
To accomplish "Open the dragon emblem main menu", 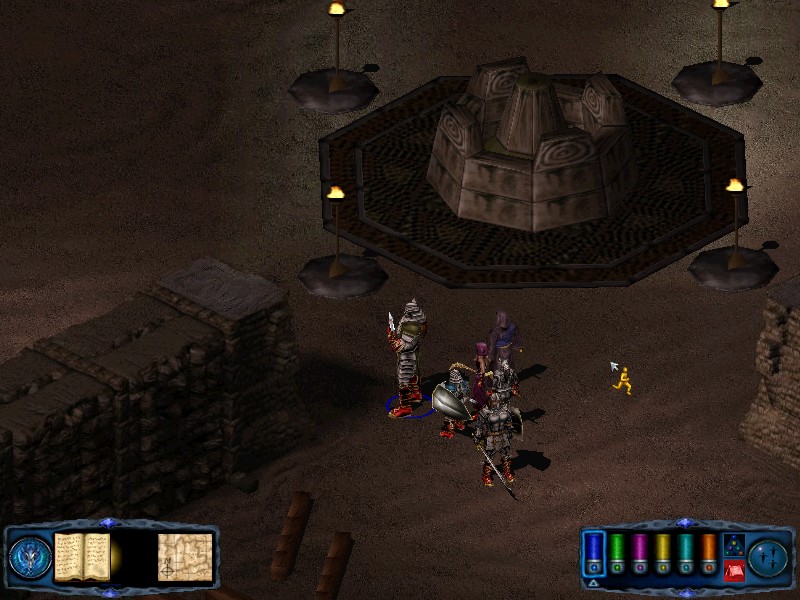I will (29, 558).
